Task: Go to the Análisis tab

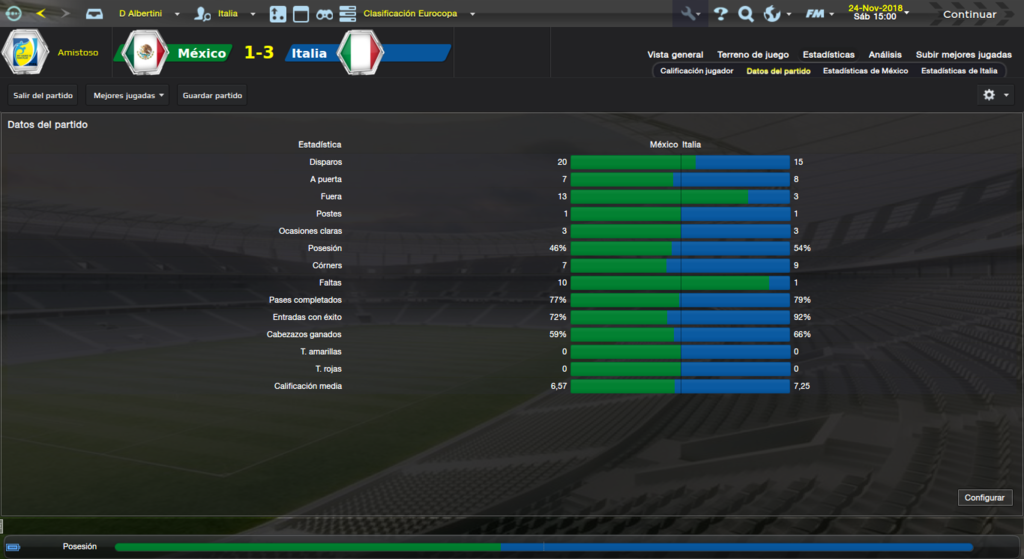Action: (885, 55)
